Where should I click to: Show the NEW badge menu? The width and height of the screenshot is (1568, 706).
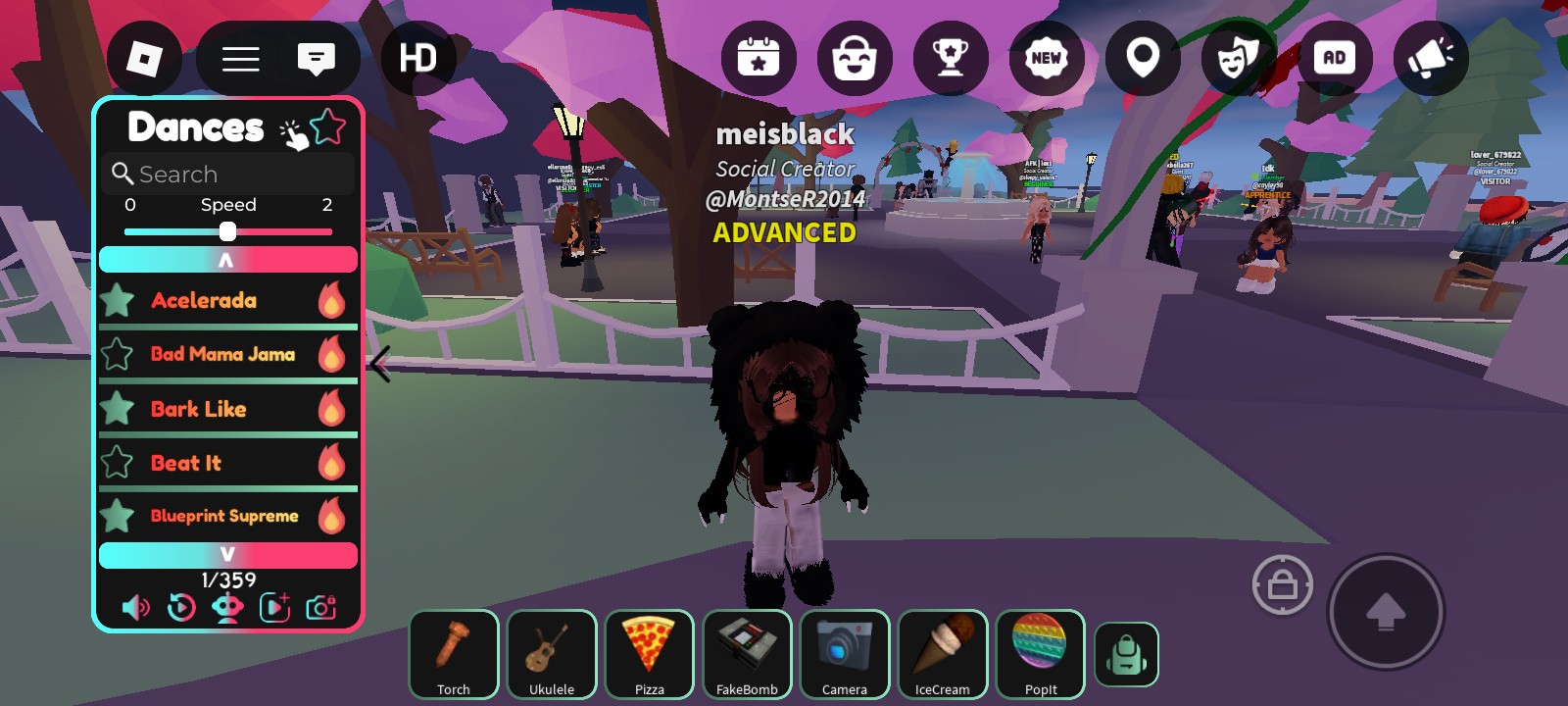(1046, 59)
